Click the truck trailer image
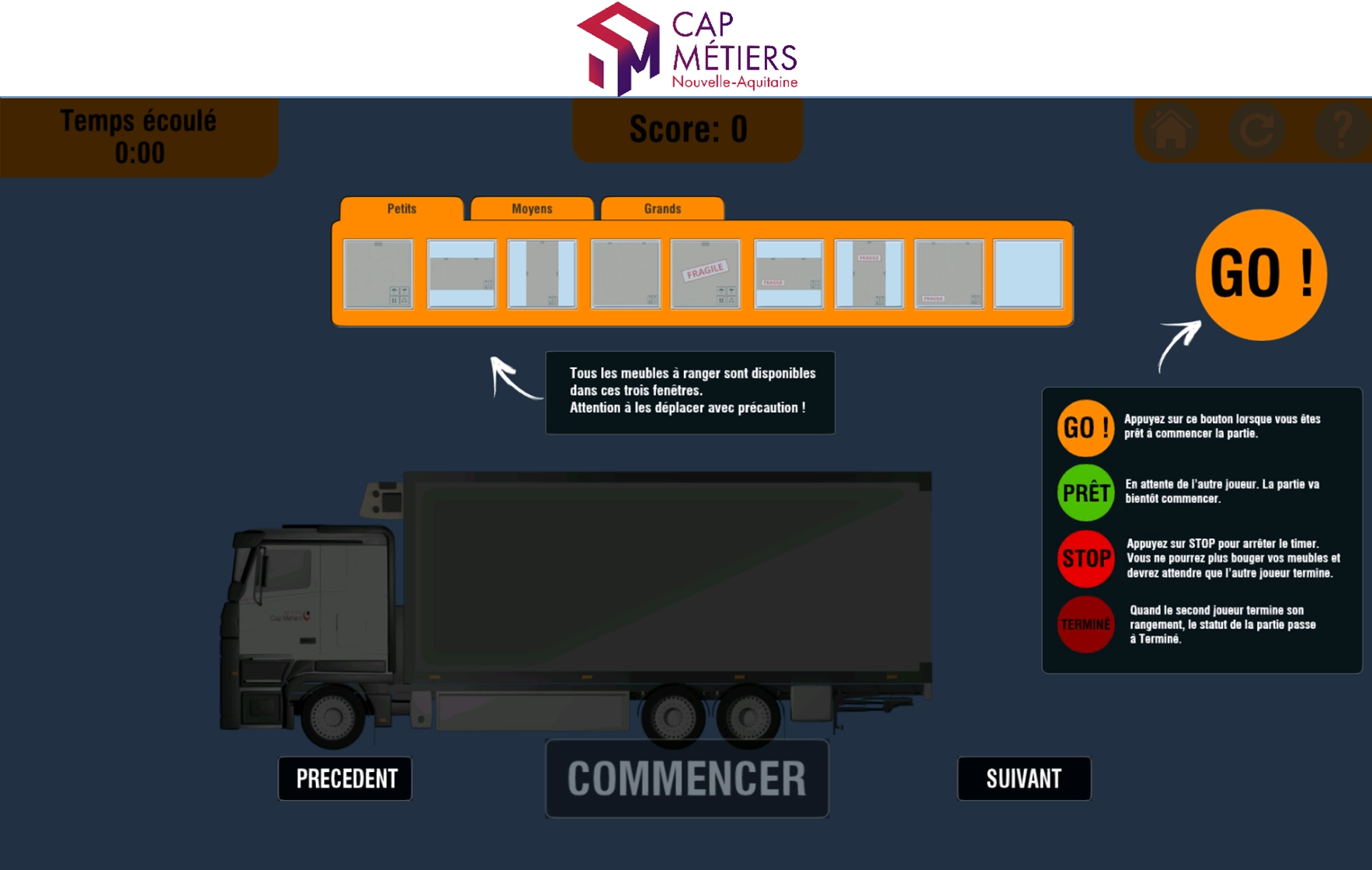 click(x=668, y=575)
